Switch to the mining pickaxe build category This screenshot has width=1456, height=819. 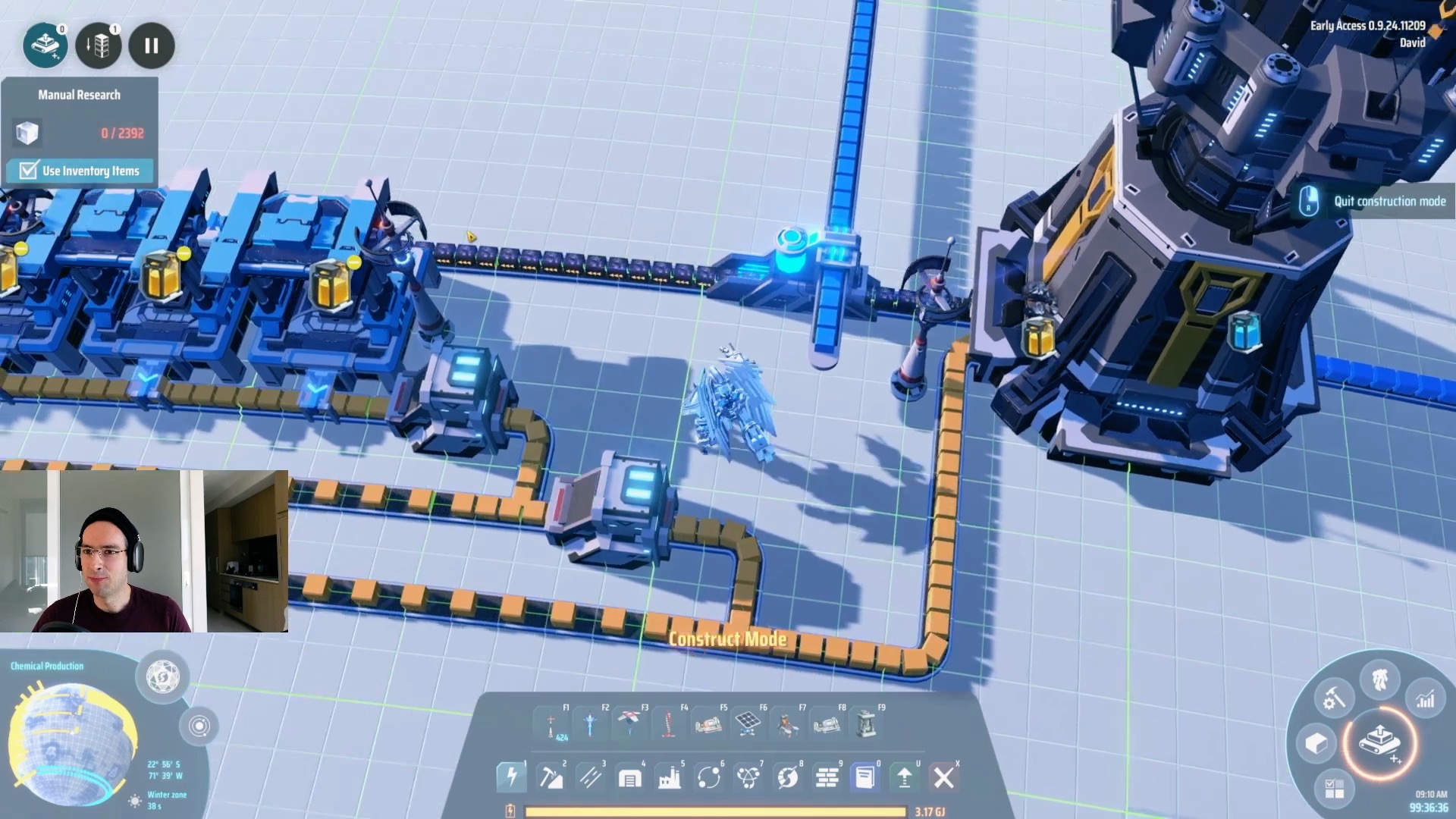coord(551,777)
